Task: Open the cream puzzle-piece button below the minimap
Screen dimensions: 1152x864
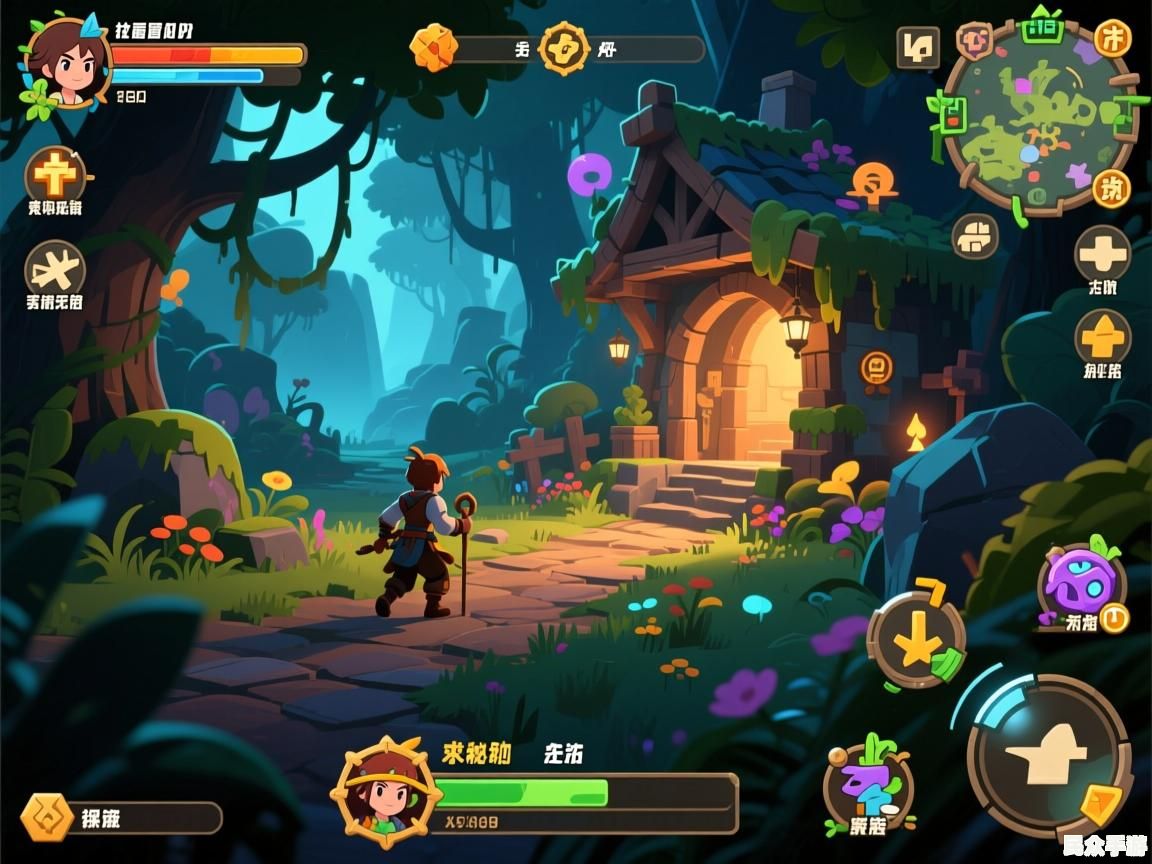Action: click(x=974, y=237)
